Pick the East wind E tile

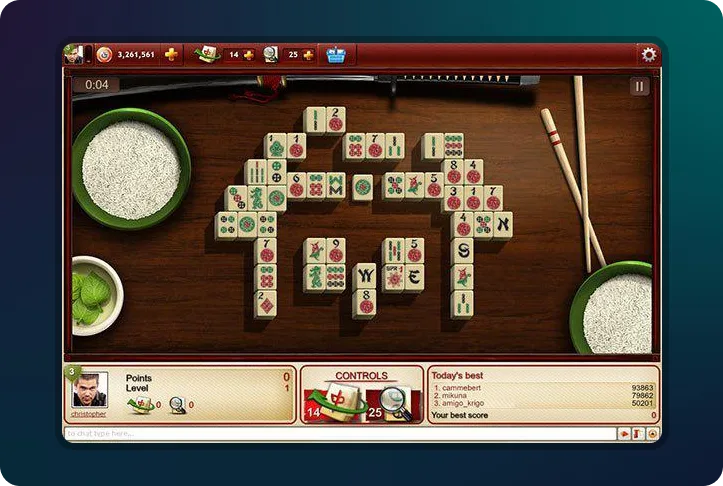(x=414, y=276)
